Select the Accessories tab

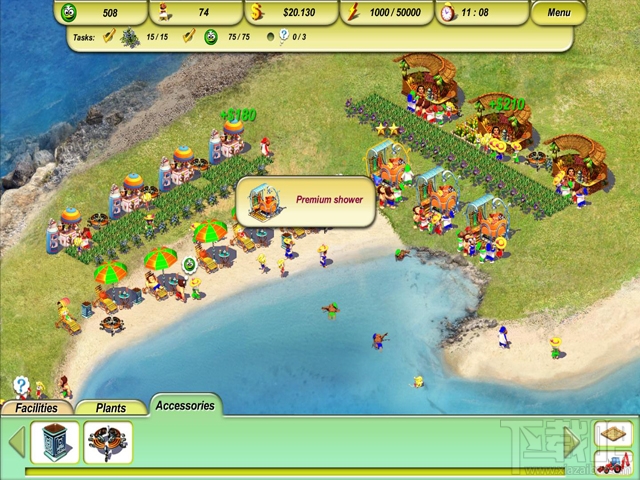[x=185, y=406]
